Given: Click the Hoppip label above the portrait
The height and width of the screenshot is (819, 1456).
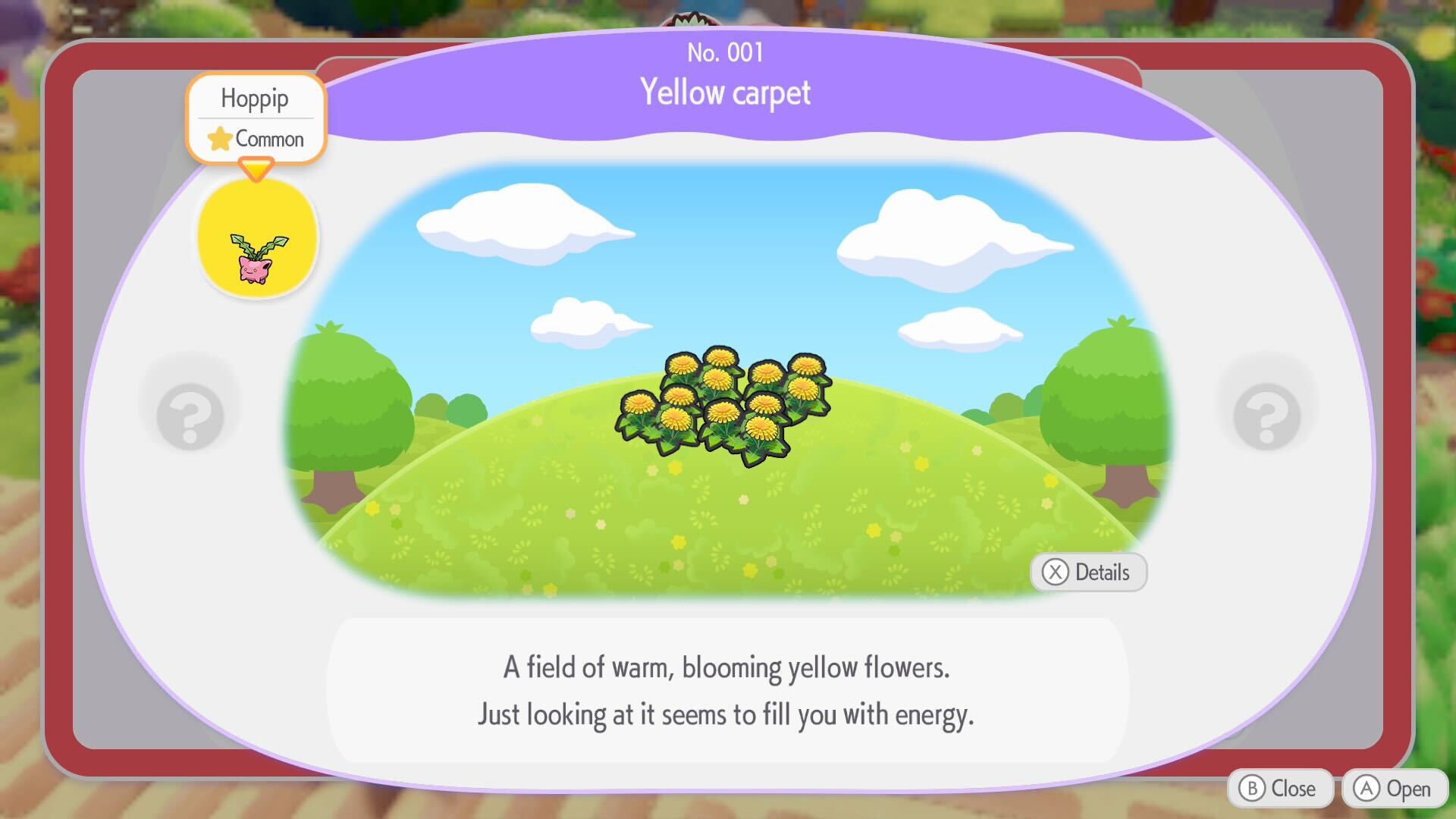Looking at the screenshot, I should coord(255,98).
